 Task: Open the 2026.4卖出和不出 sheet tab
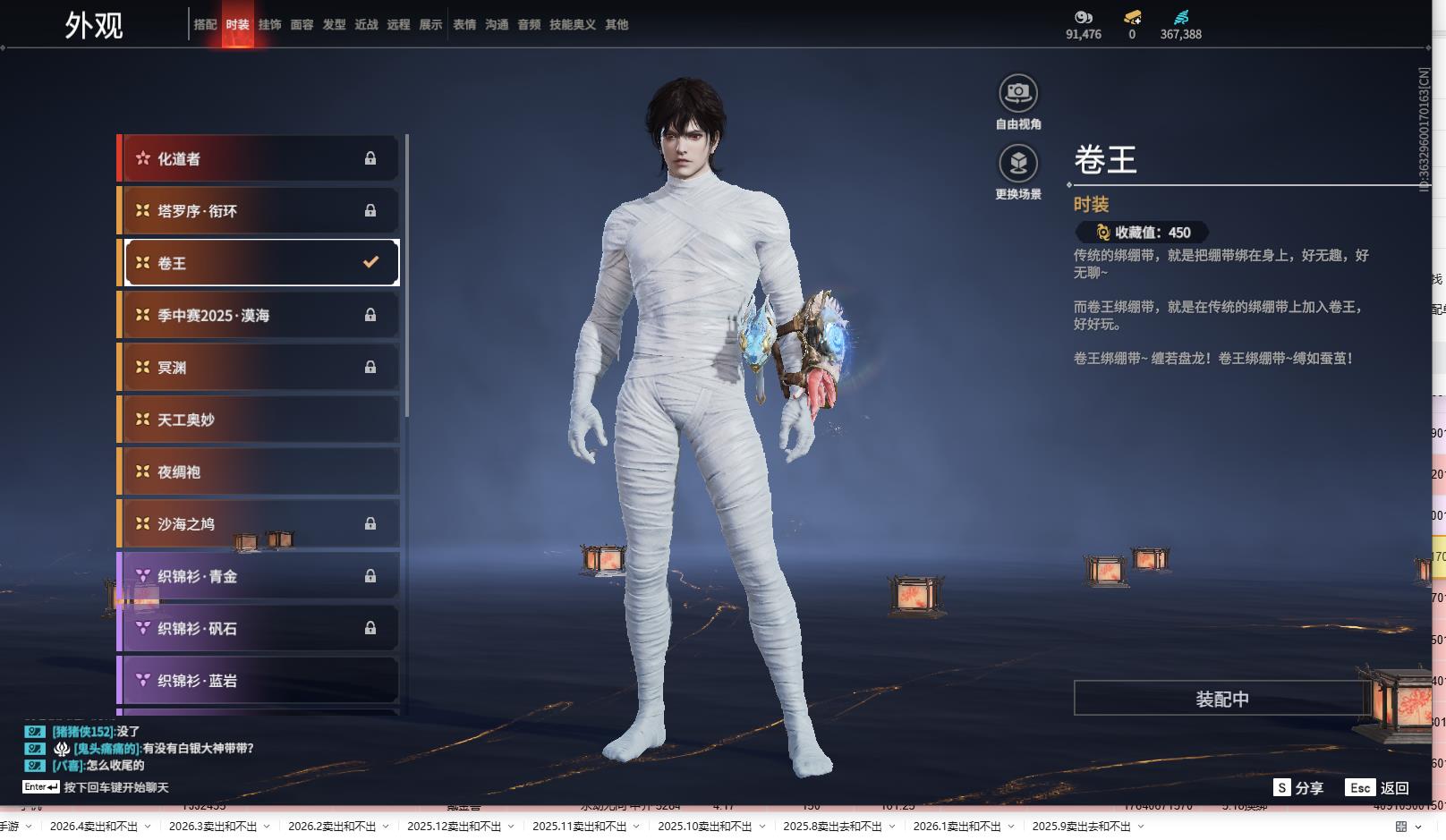[x=94, y=827]
